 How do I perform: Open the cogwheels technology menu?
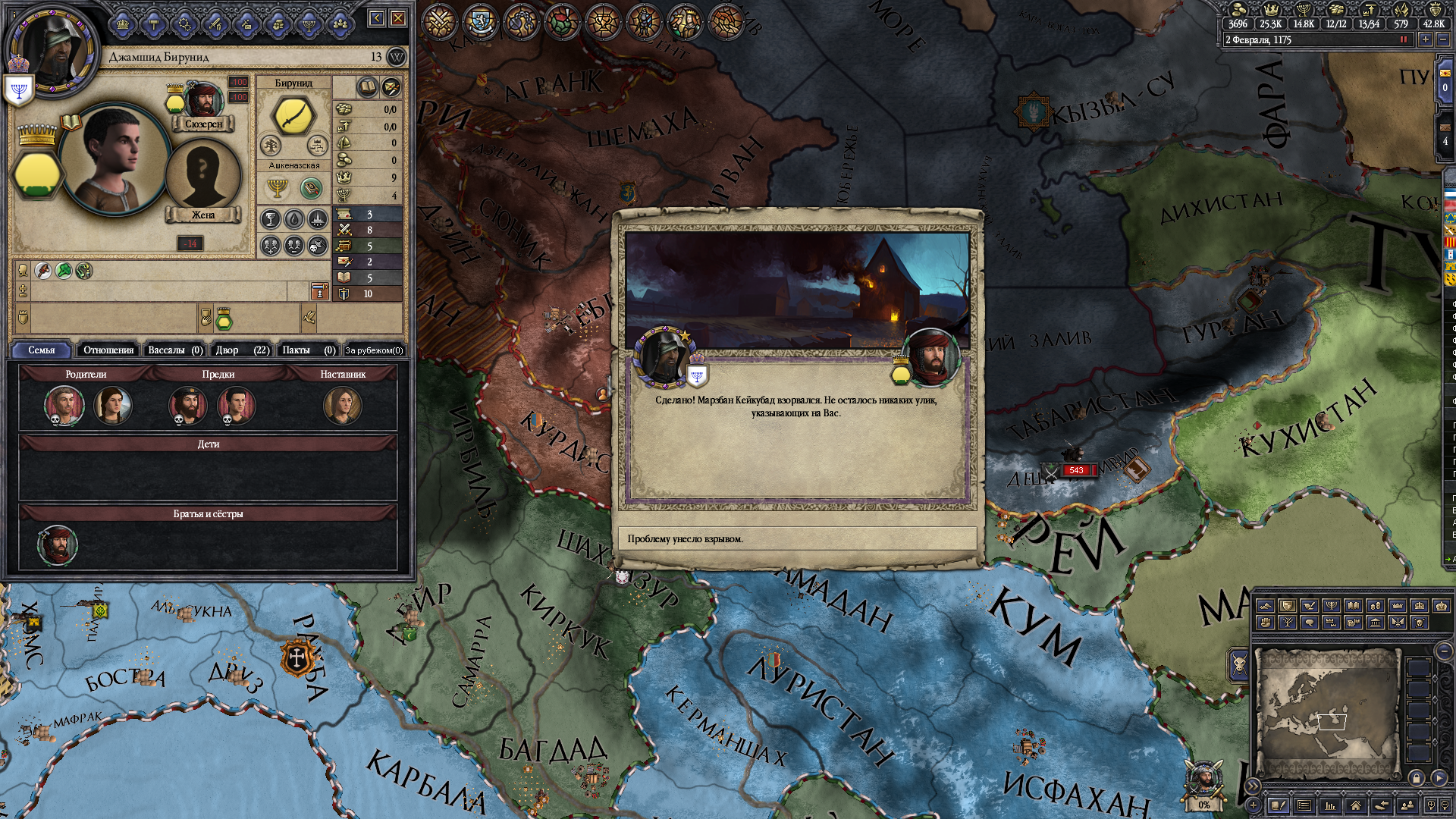184,25
